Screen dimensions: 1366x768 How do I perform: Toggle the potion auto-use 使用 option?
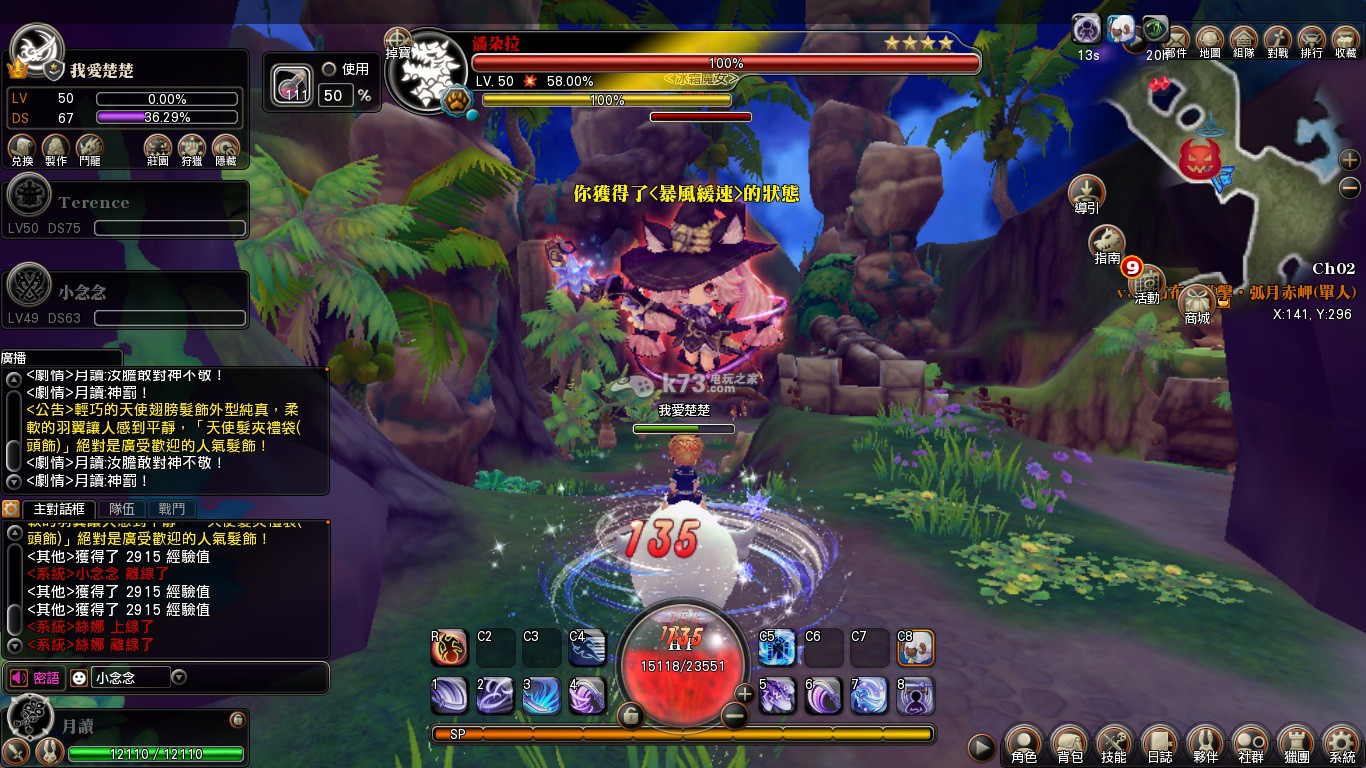329,70
